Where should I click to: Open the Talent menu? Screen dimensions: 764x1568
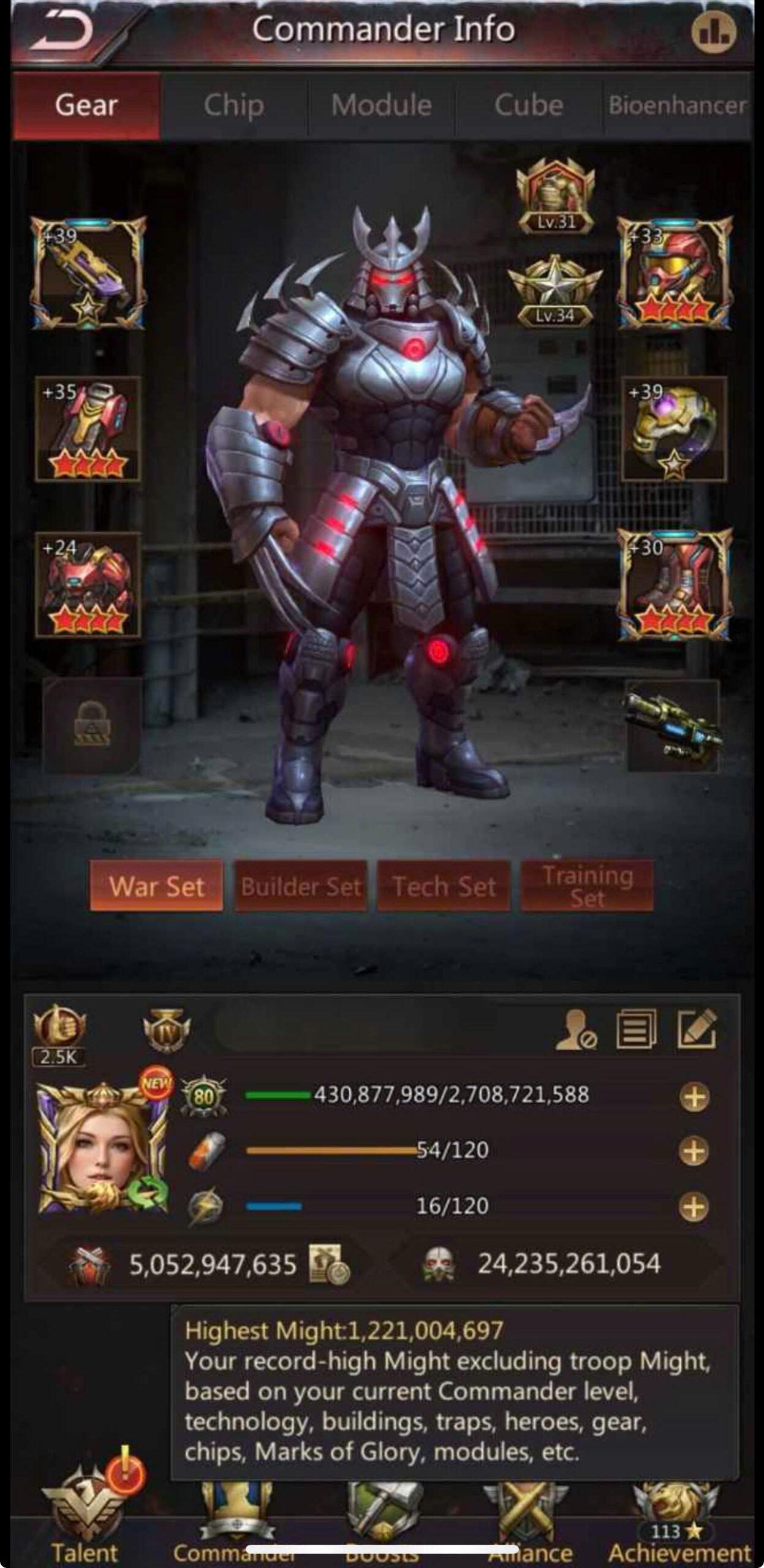click(85, 1519)
